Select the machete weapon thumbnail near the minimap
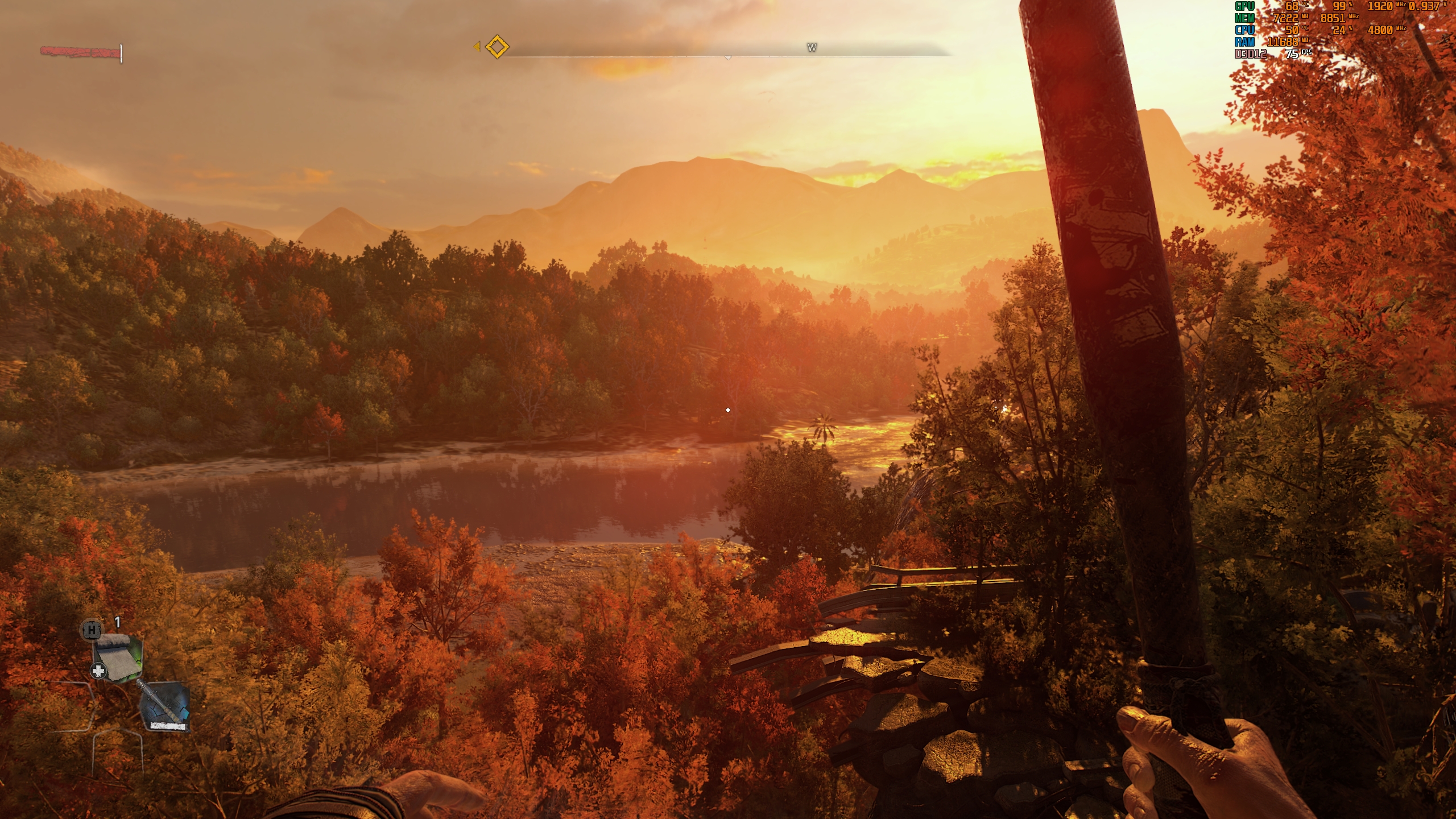Image resolution: width=1456 pixels, height=819 pixels. pyautogui.click(x=165, y=705)
